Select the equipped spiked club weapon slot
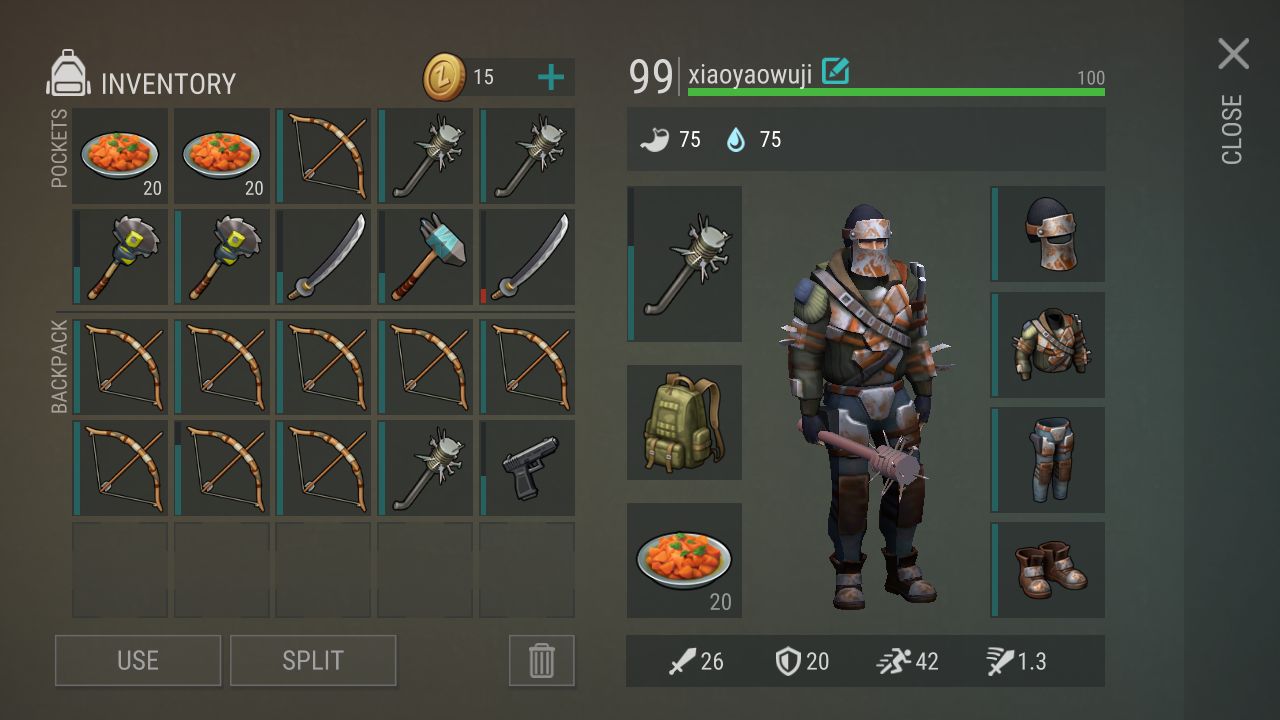Image resolution: width=1280 pixels, height=720 pixels. 685,264
